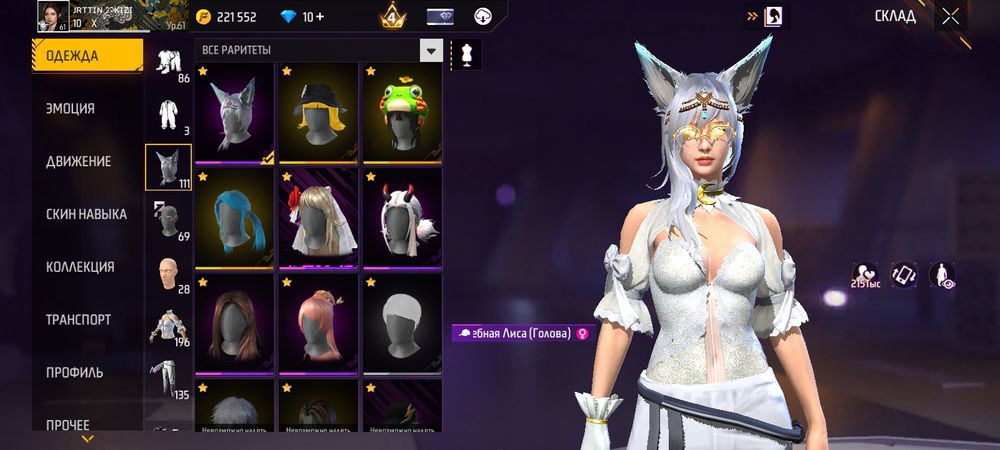
Task: Switch to the ДВИЖЕНИЕ section
Action: pyautogui.click(x=78, y=161)
